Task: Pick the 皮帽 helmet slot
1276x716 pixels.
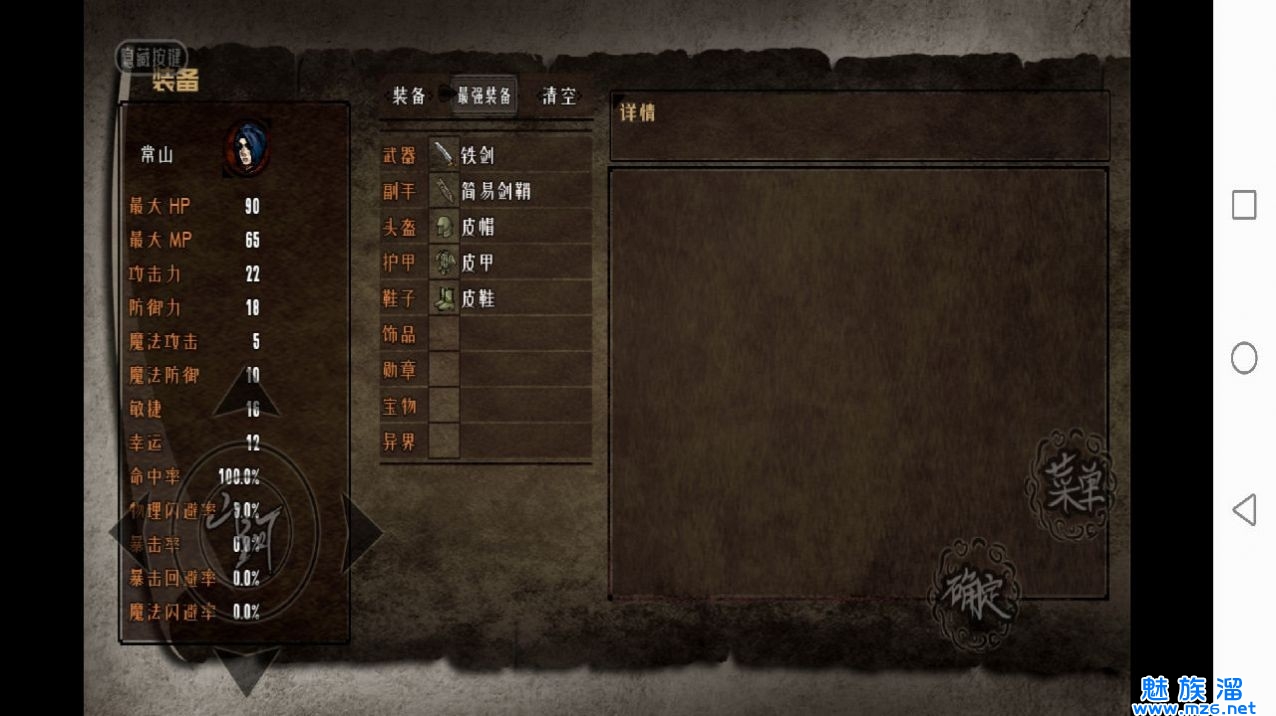Action: 510,227
